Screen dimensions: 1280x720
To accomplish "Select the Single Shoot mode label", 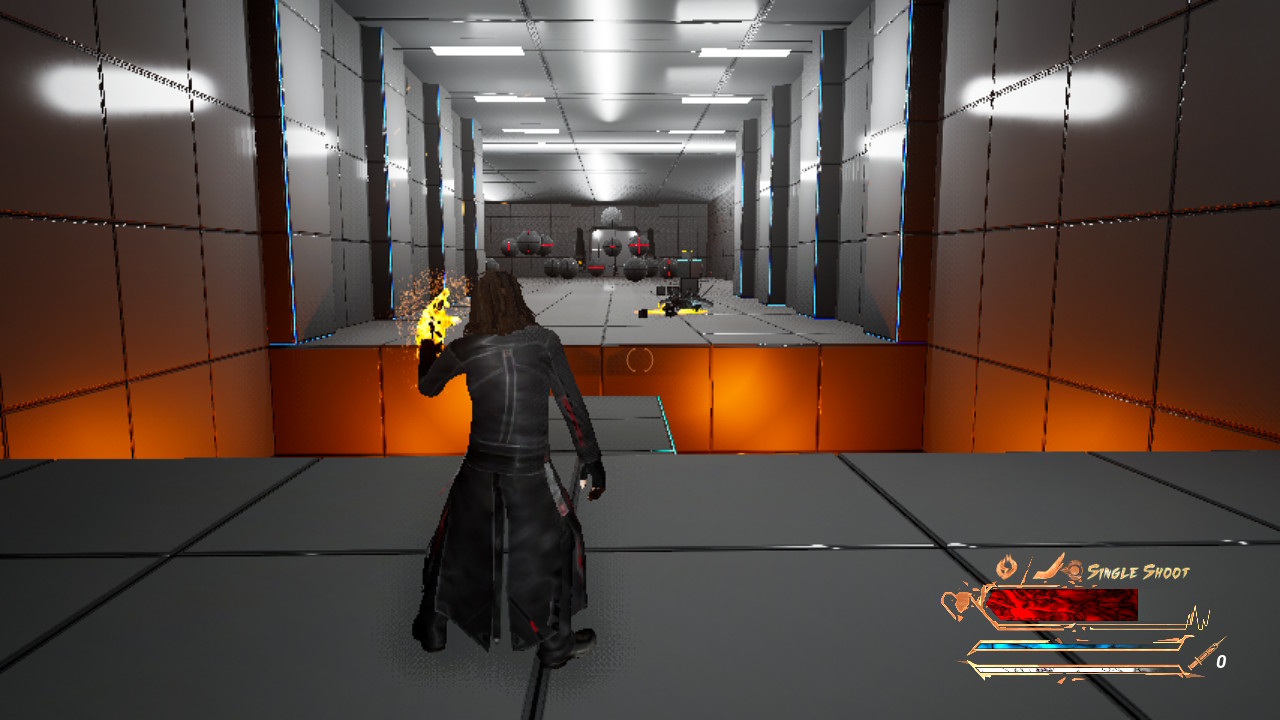I will point(1138,571).
